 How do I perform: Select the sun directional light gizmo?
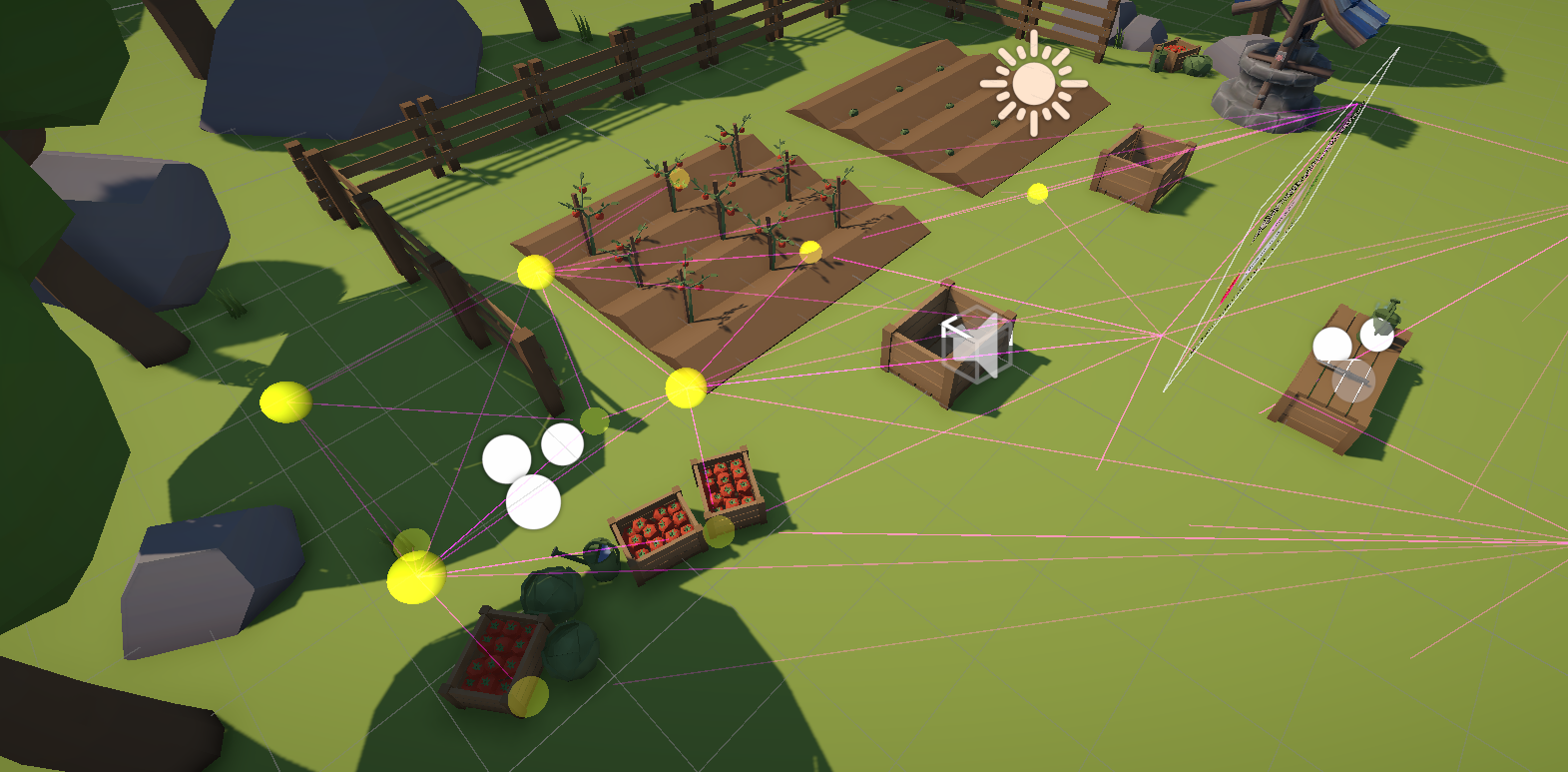1033,84
